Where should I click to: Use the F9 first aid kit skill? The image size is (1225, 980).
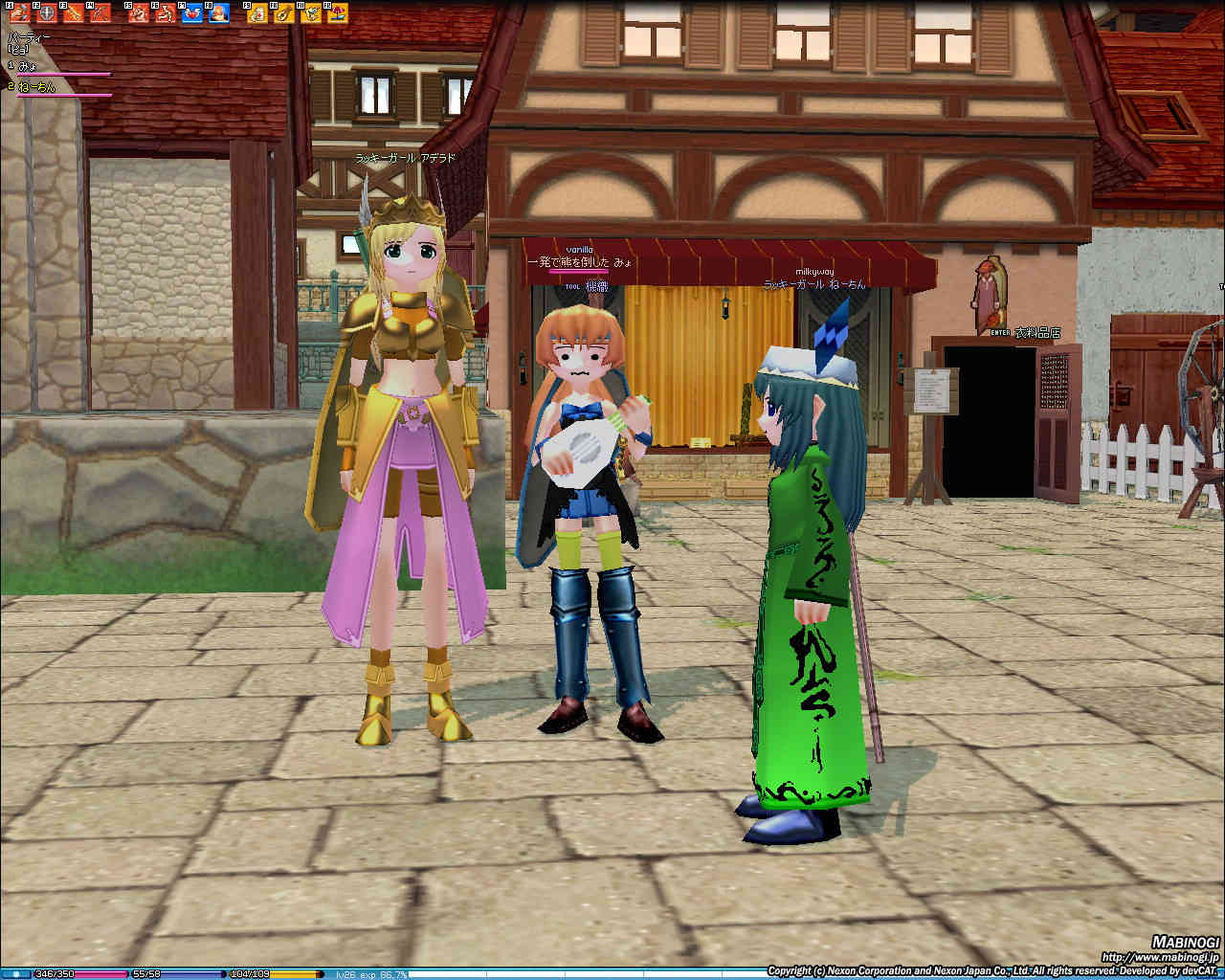point(257,13)
